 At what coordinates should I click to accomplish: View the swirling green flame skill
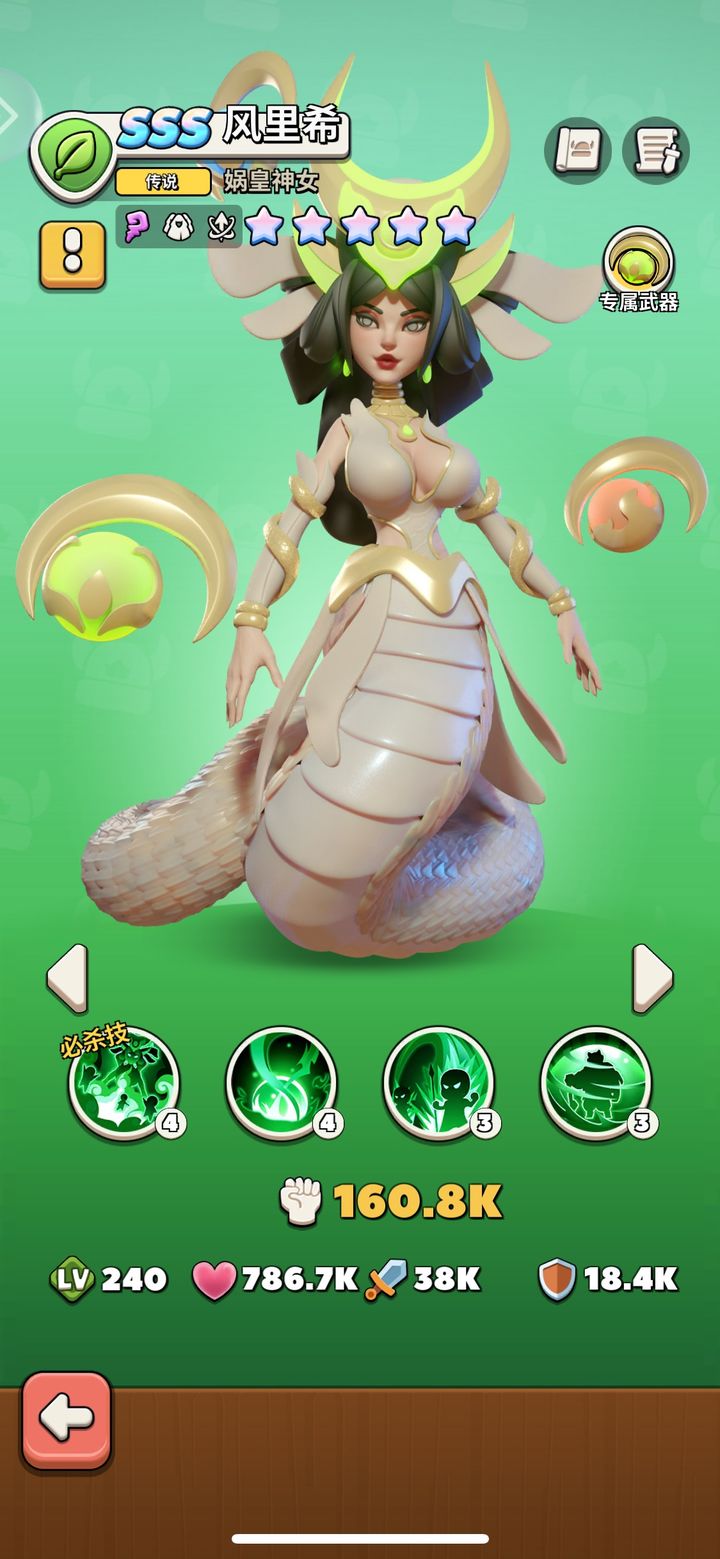[281, 1083]
